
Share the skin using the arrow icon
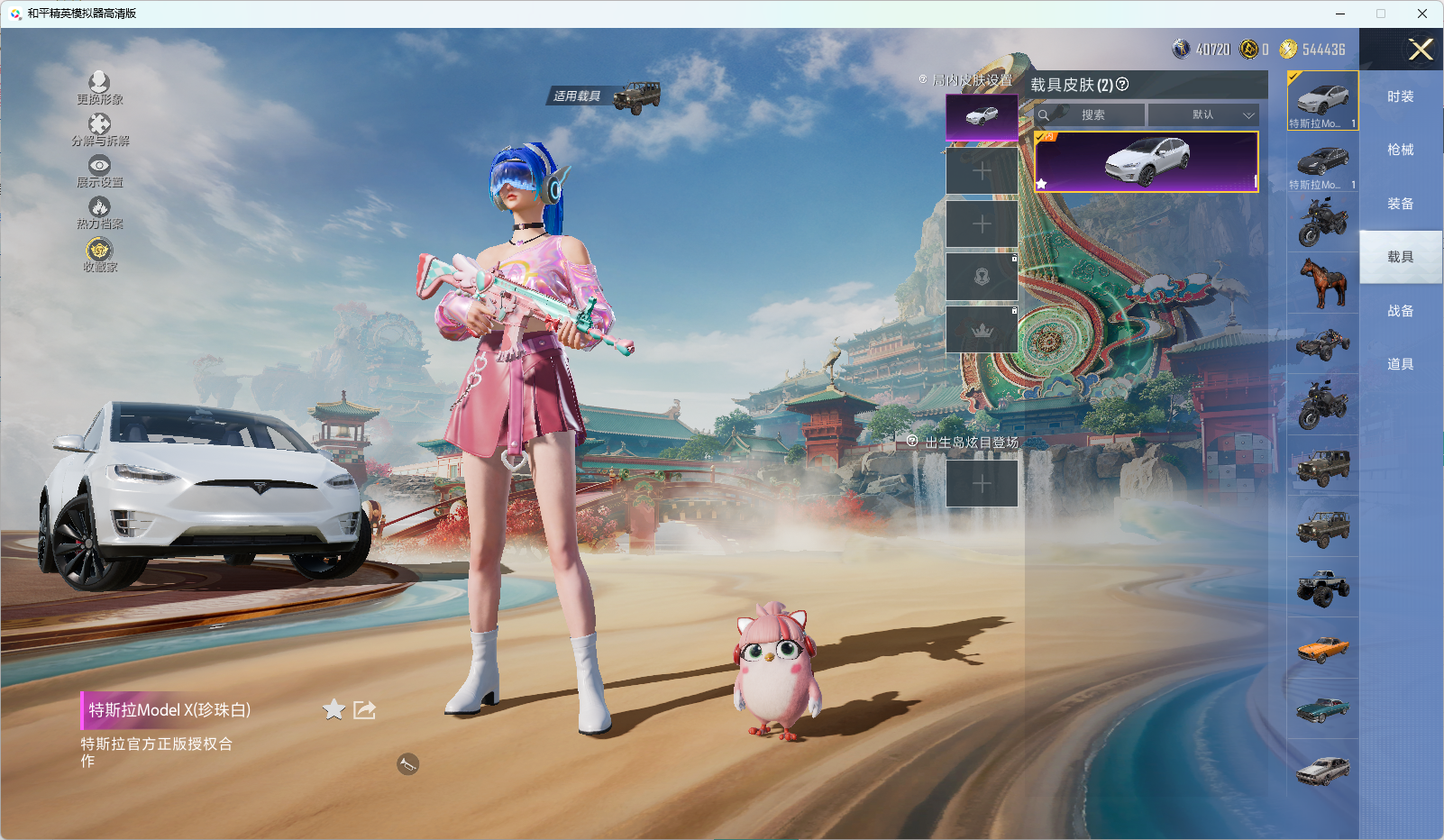click(x=364, y=710)
